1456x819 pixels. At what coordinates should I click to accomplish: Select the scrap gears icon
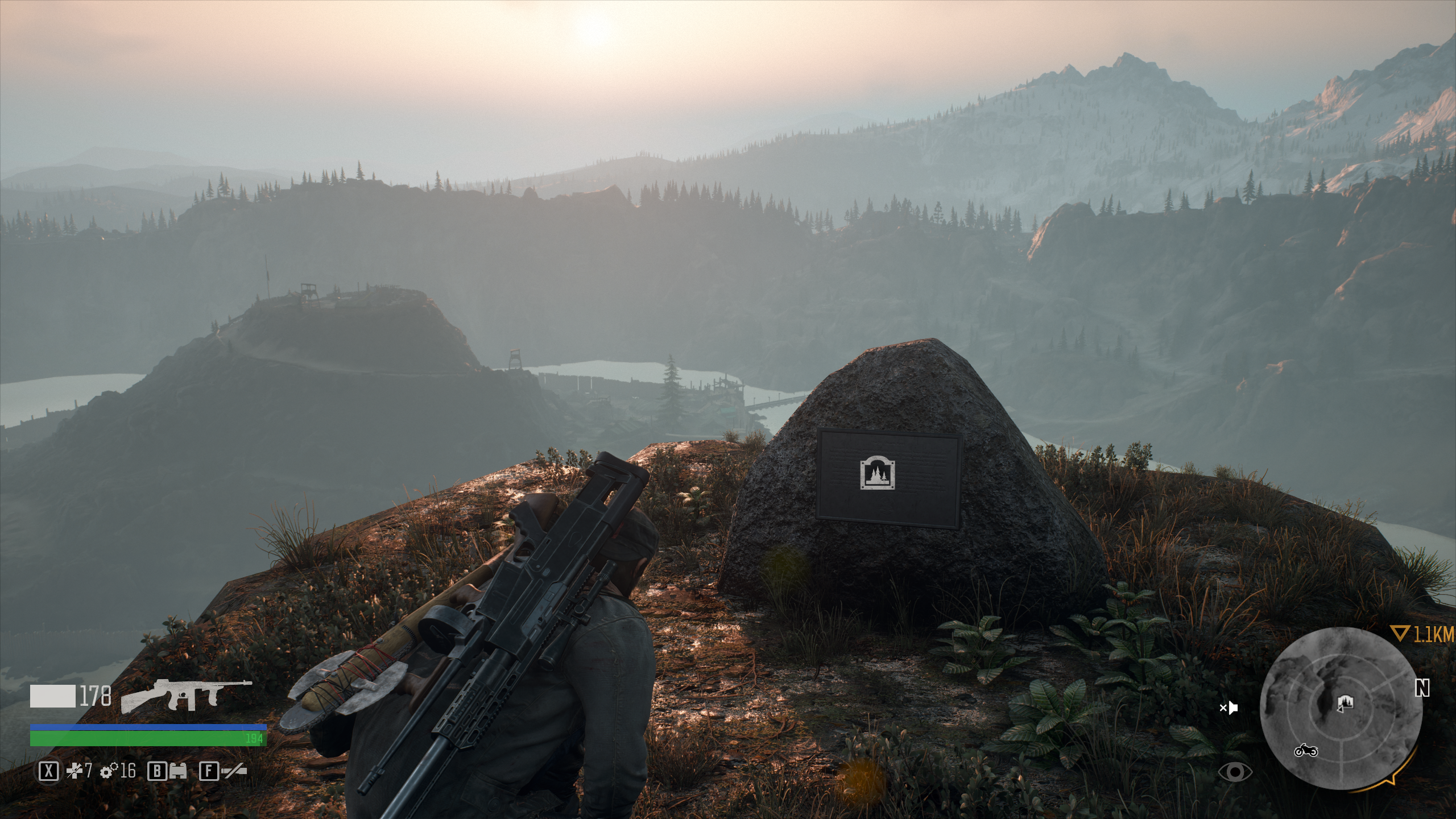108,771
